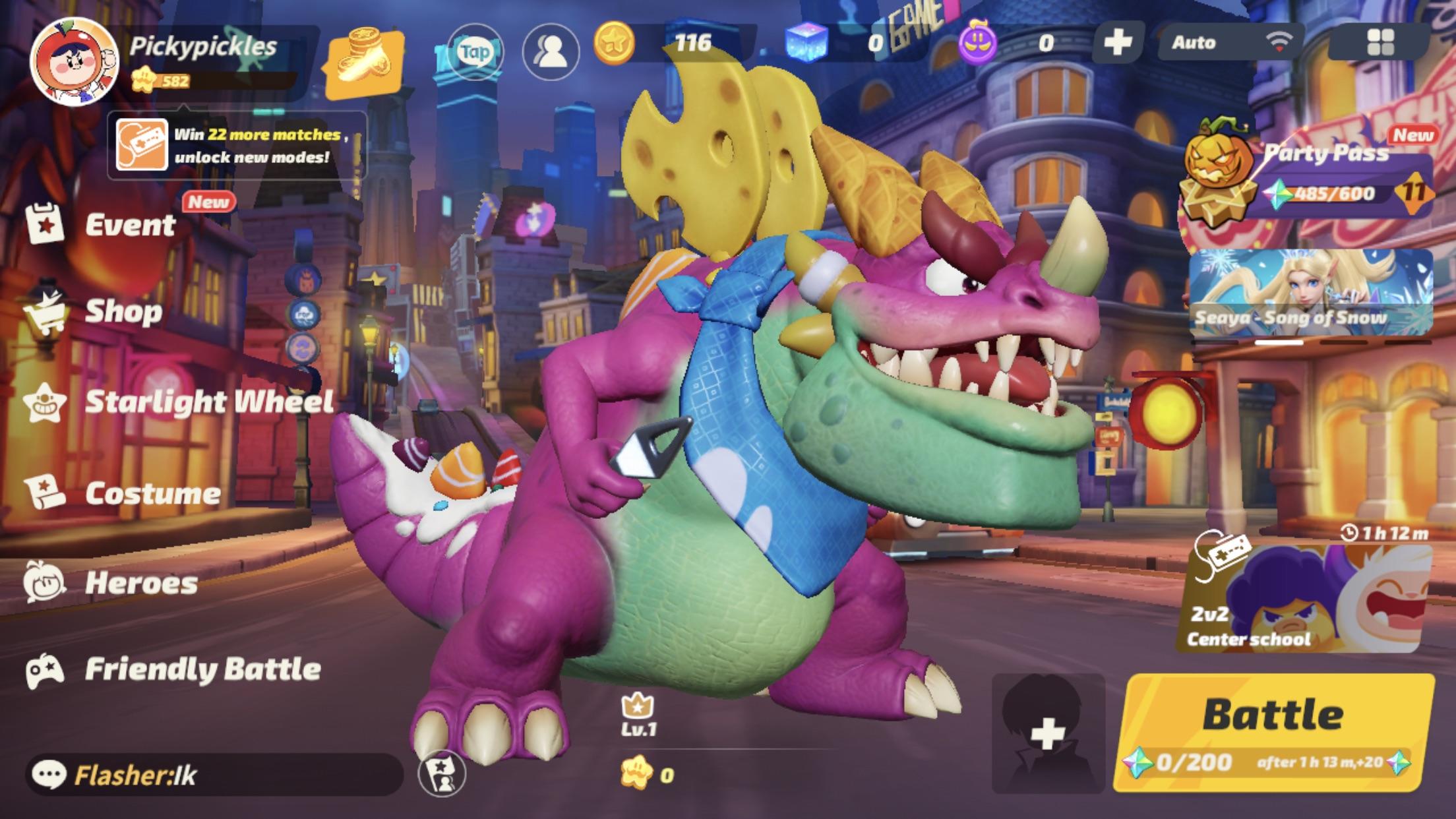Image resolution: width=1456 pixels, height=819 pixels.
Task: Open the Party Pass panel
Action: click(1309, 175)
